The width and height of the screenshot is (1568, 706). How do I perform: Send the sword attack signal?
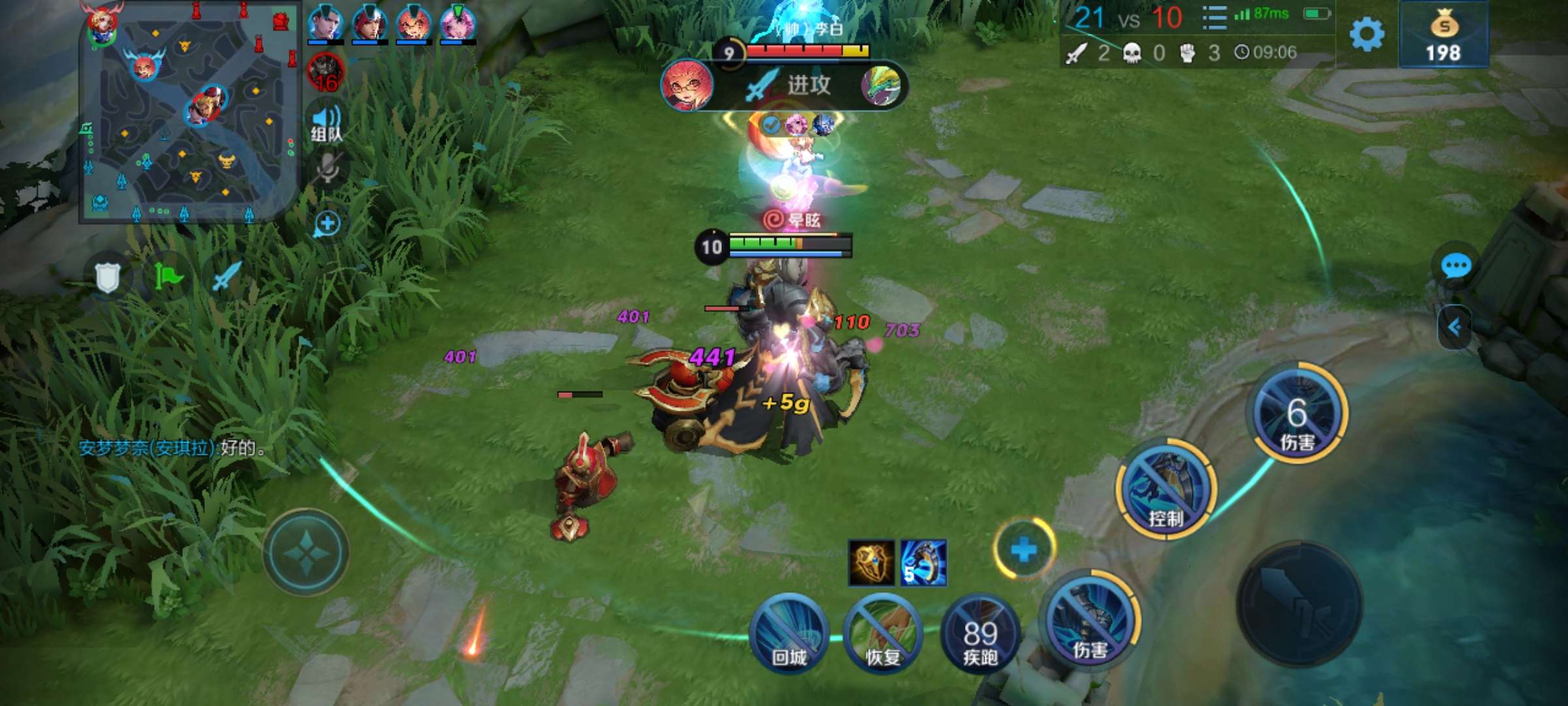tap(226, 277)
